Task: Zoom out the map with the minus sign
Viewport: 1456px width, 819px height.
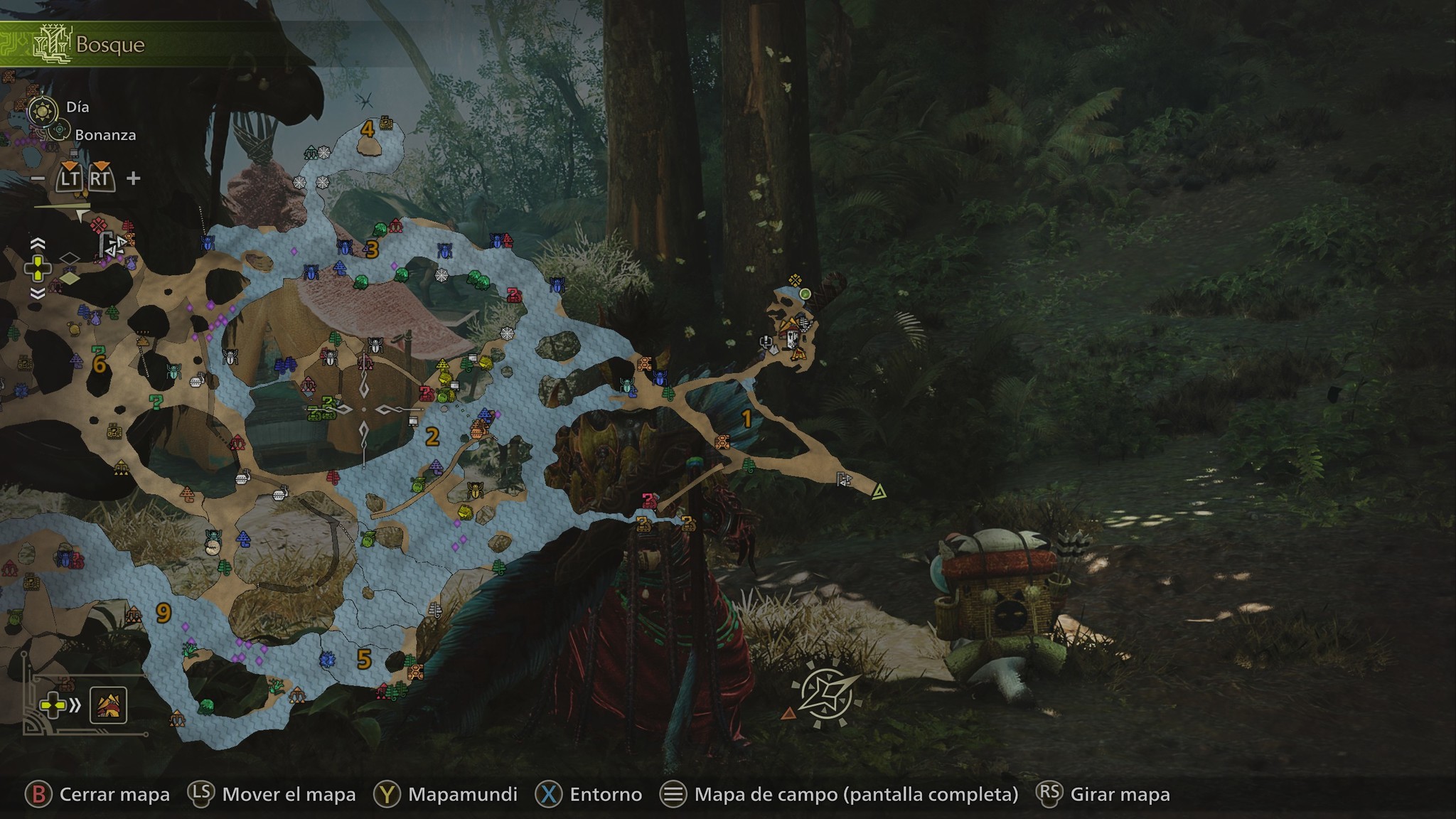Action: coord(38,178)
